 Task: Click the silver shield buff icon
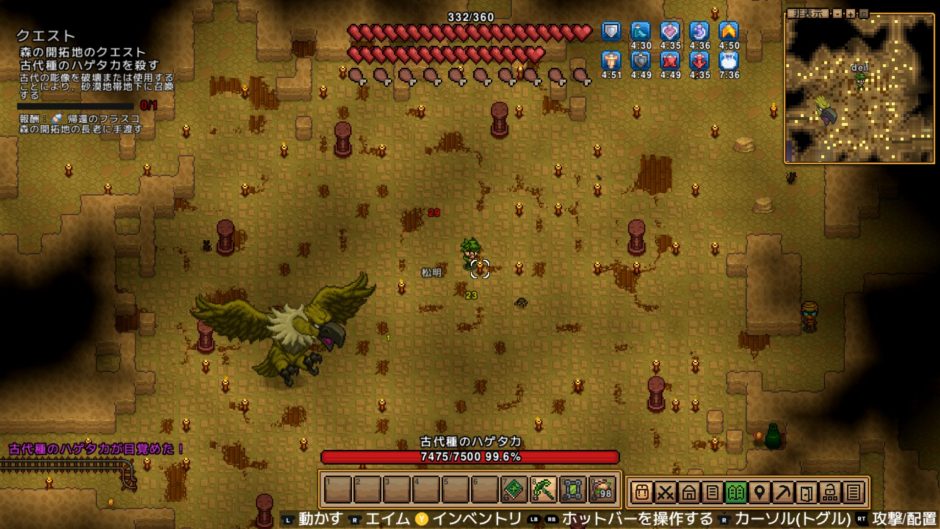point(611,32)
